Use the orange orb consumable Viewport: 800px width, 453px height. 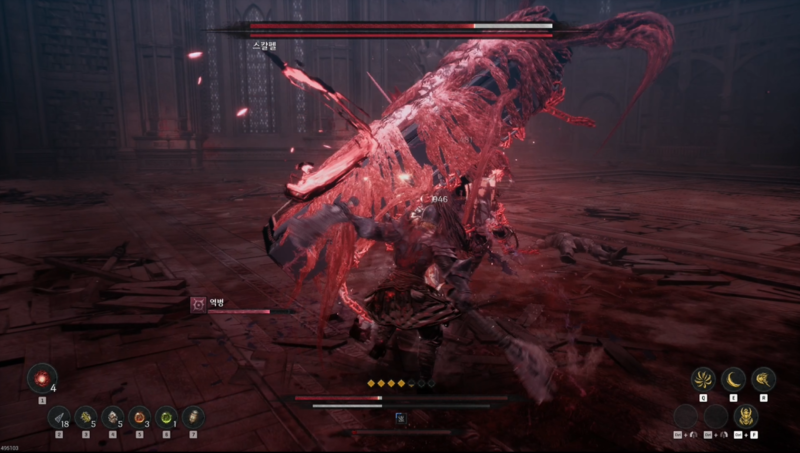pos(140,417)
